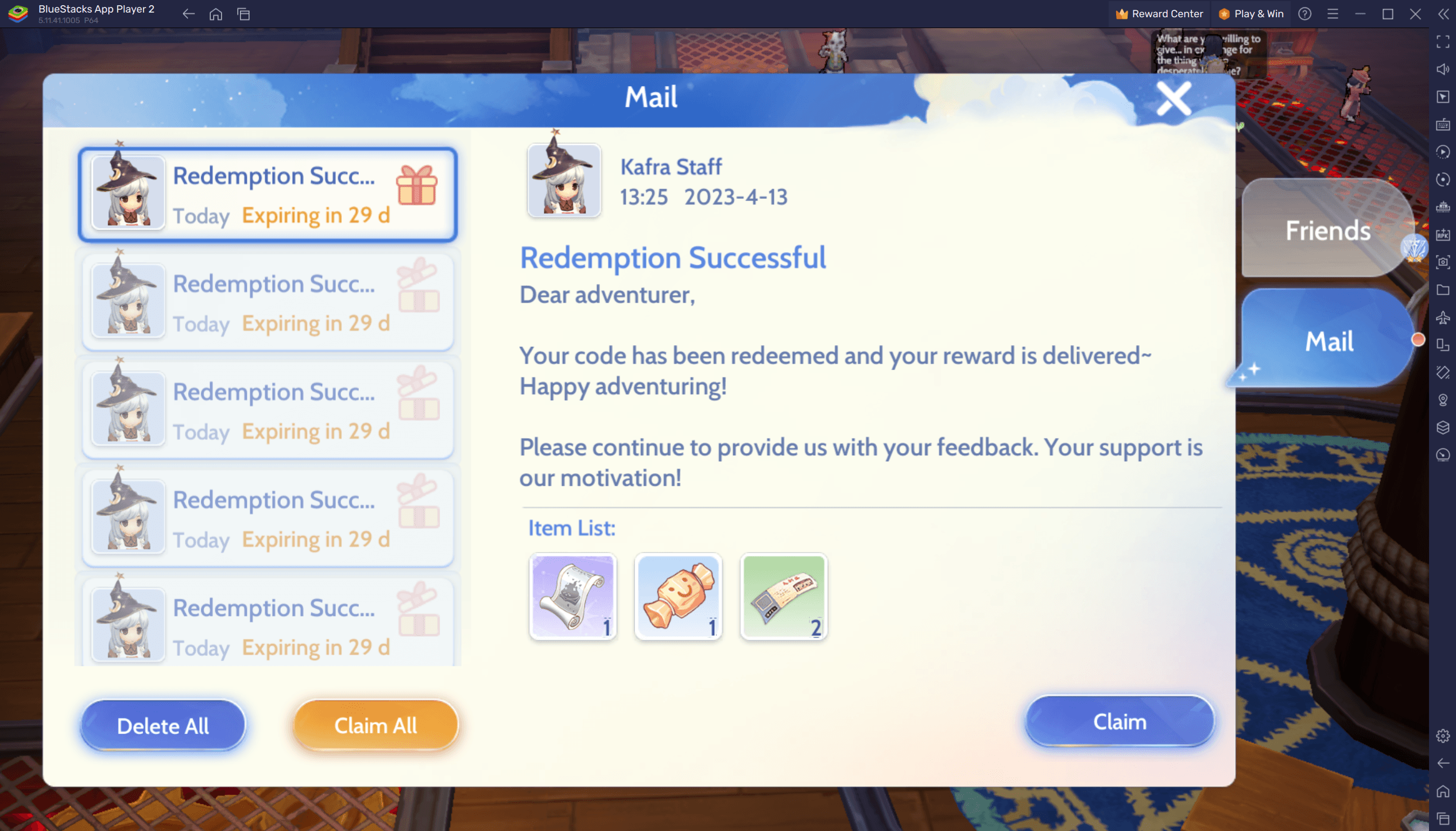Claim the selected mail's rewards
The height and width of the screenshot is (831, 1456).
[1119, 721]
